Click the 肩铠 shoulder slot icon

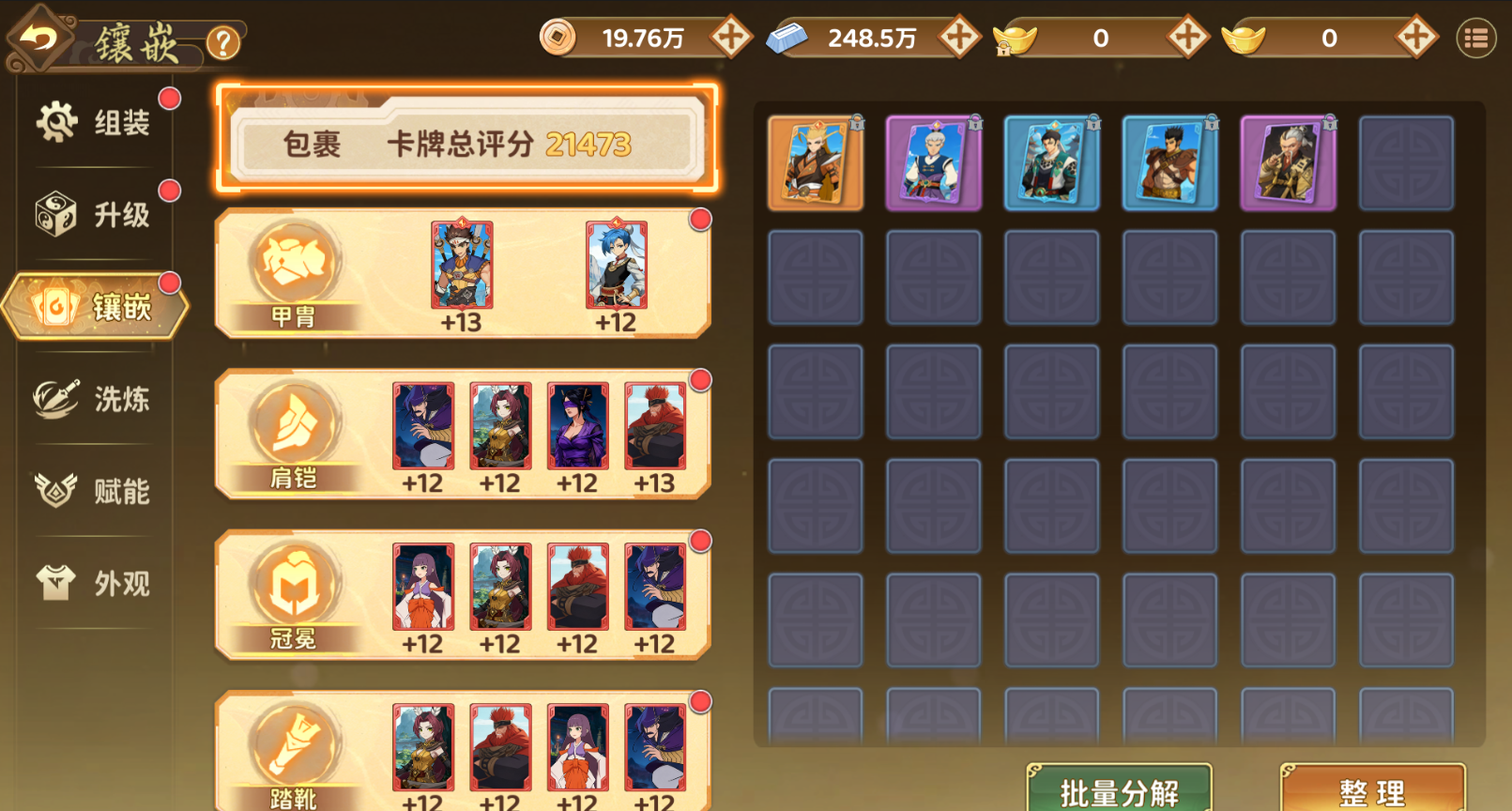point(293,424)
